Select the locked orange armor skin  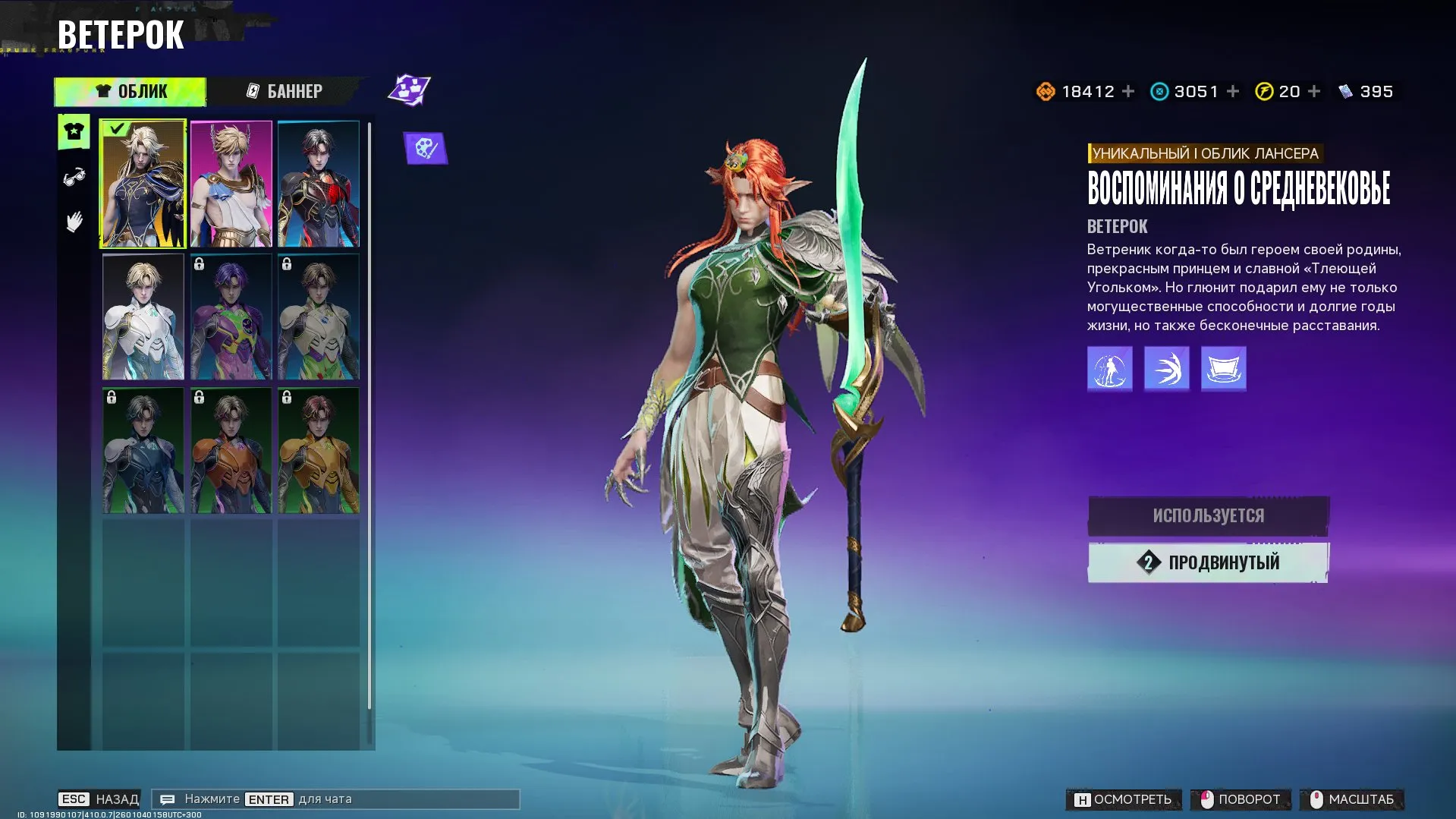pyautogui.click(x=231, y=451)
